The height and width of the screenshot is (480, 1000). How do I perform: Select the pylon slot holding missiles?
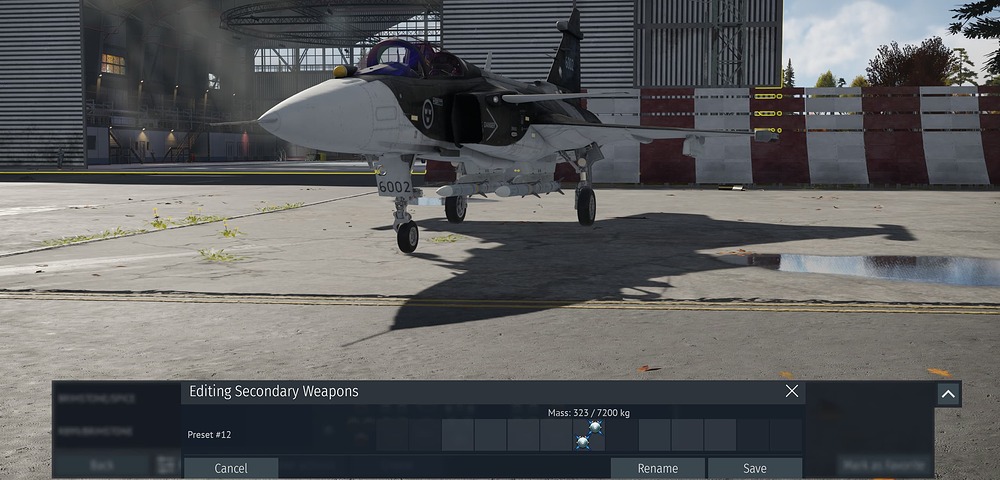tap(589, 435)
